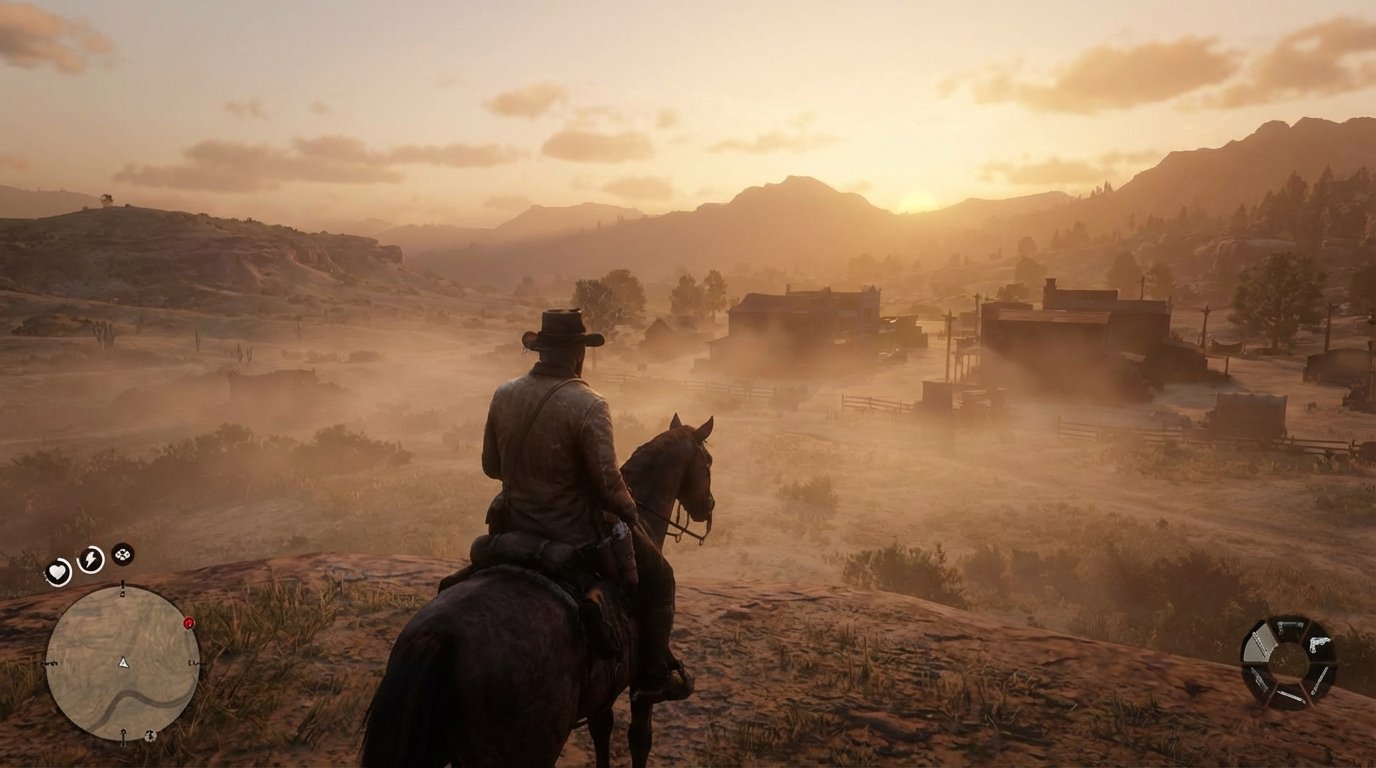
Task: Click the health heart icon above the minimap
Action: (x=56, y=570)
